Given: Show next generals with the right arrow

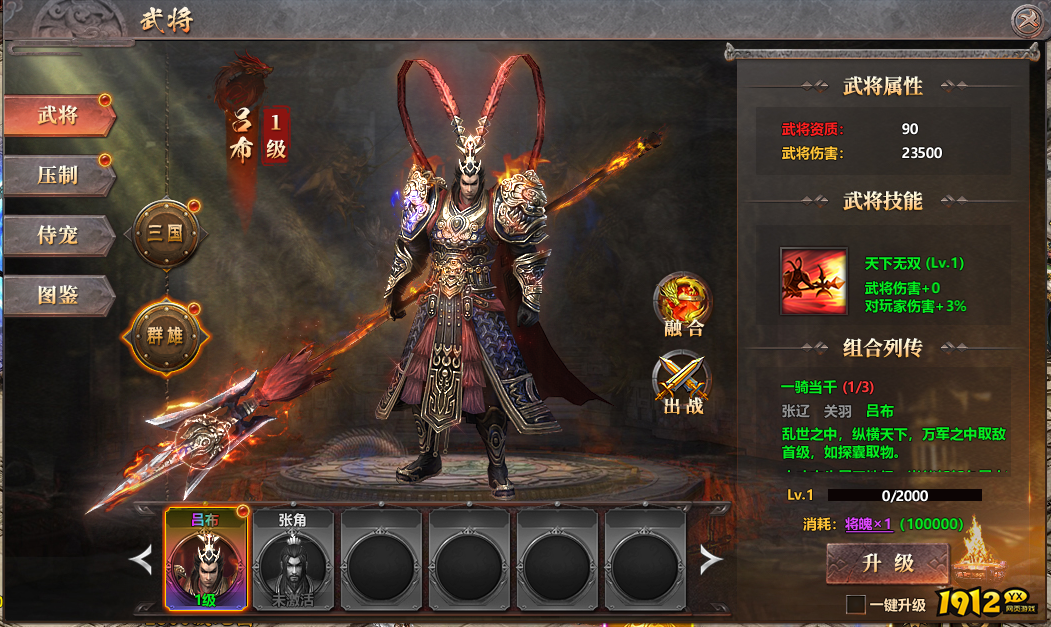Looking at the screenshot, I should pyautogui.click(x=710, y=560).
